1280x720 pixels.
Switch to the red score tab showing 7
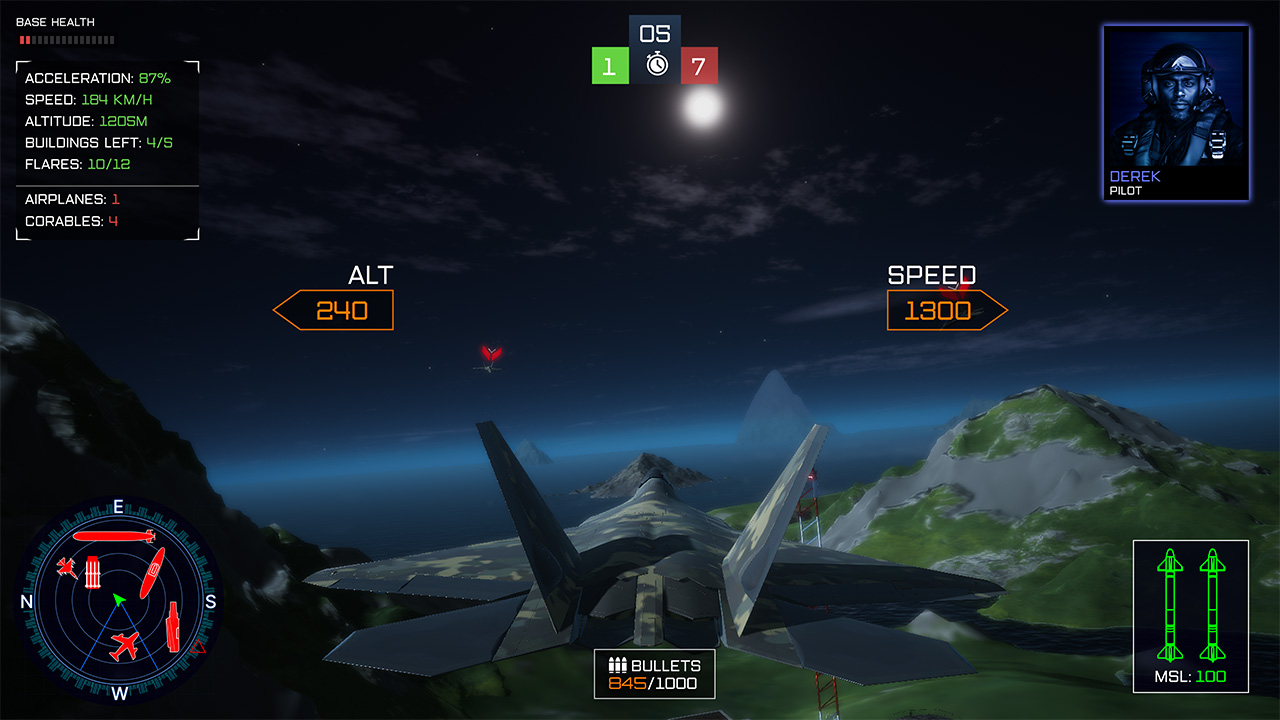[x=698, y=66]
